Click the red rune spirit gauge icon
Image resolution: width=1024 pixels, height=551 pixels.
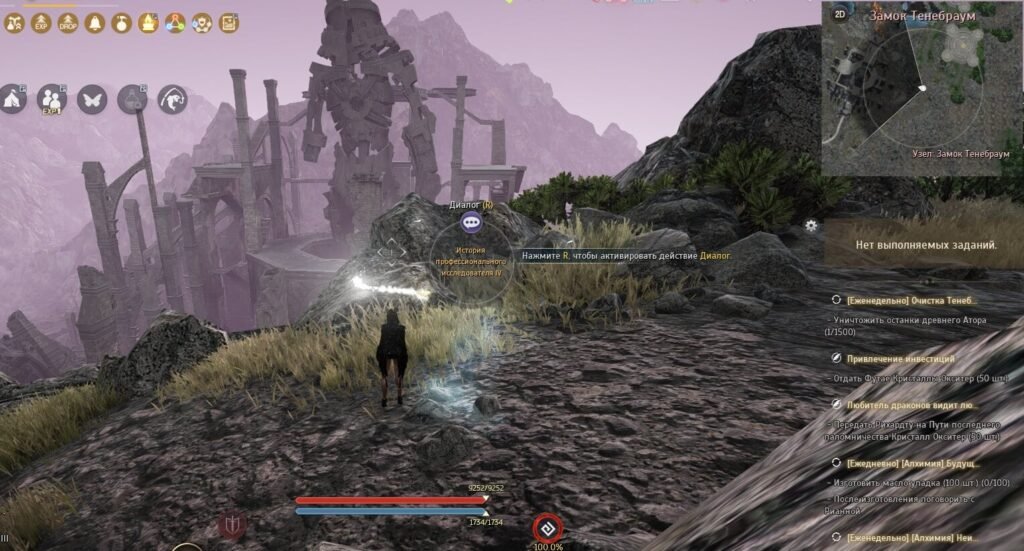click(547, 526)
